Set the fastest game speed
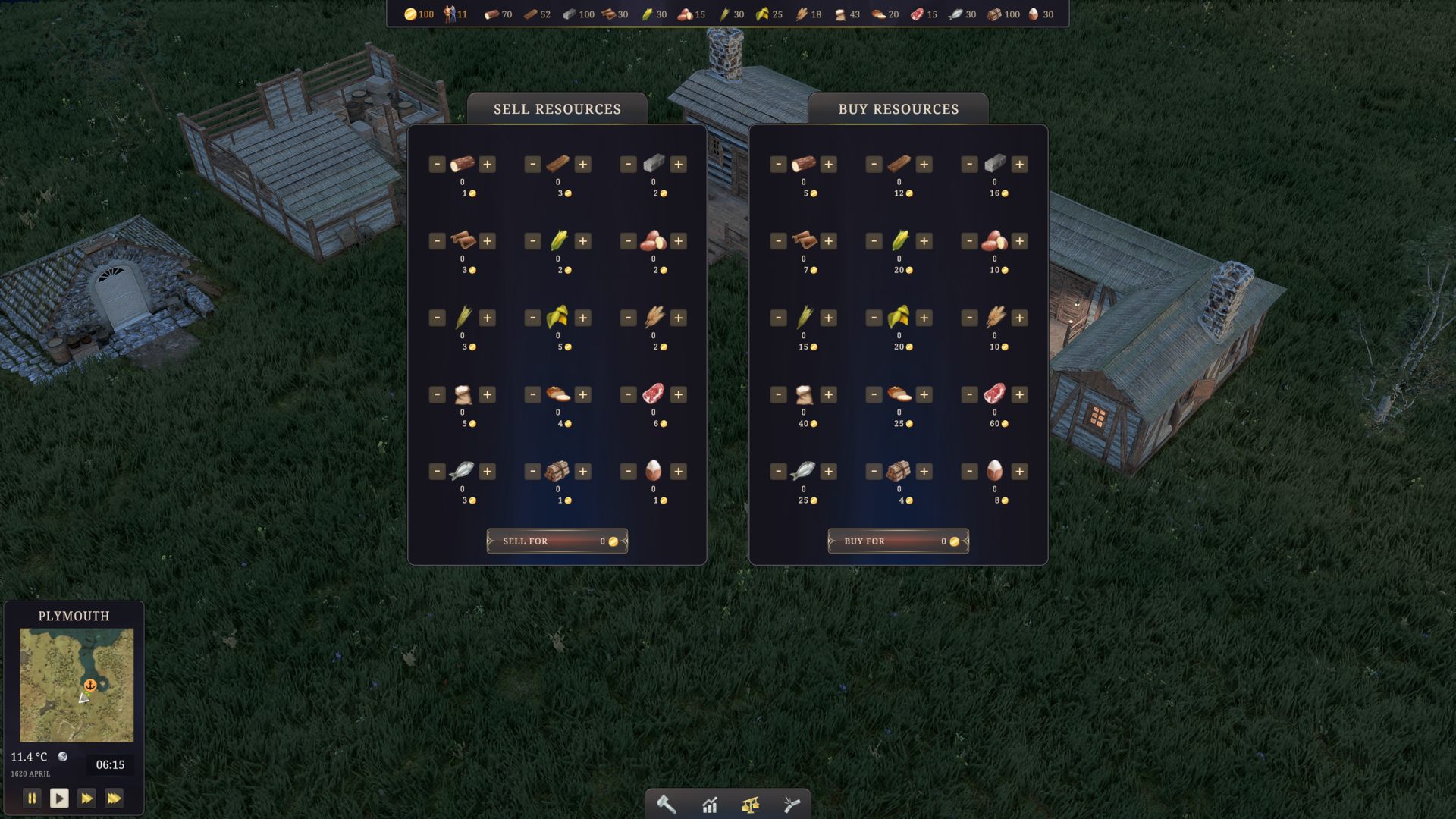Viewport: 1456px width, 819px height. point(114,798)
